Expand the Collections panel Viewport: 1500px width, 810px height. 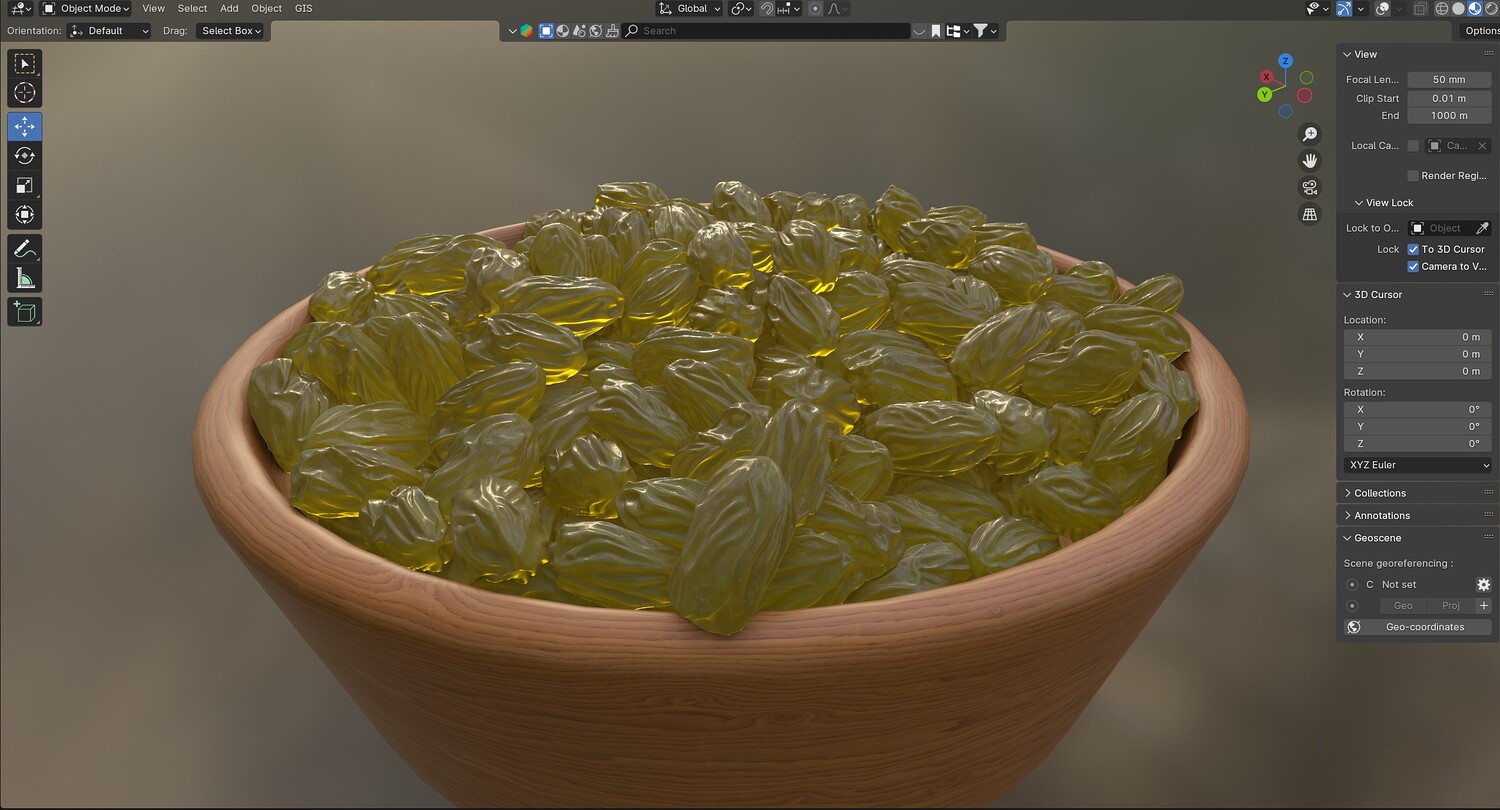[x=1380, y=493]
